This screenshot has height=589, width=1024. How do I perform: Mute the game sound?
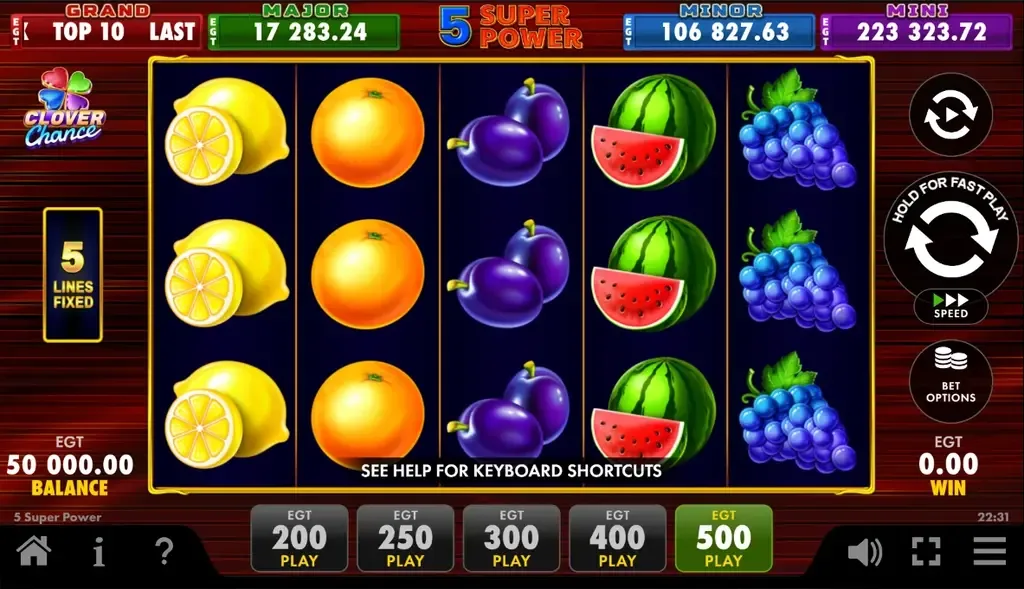pyautogui.click(x=864, y=551)
